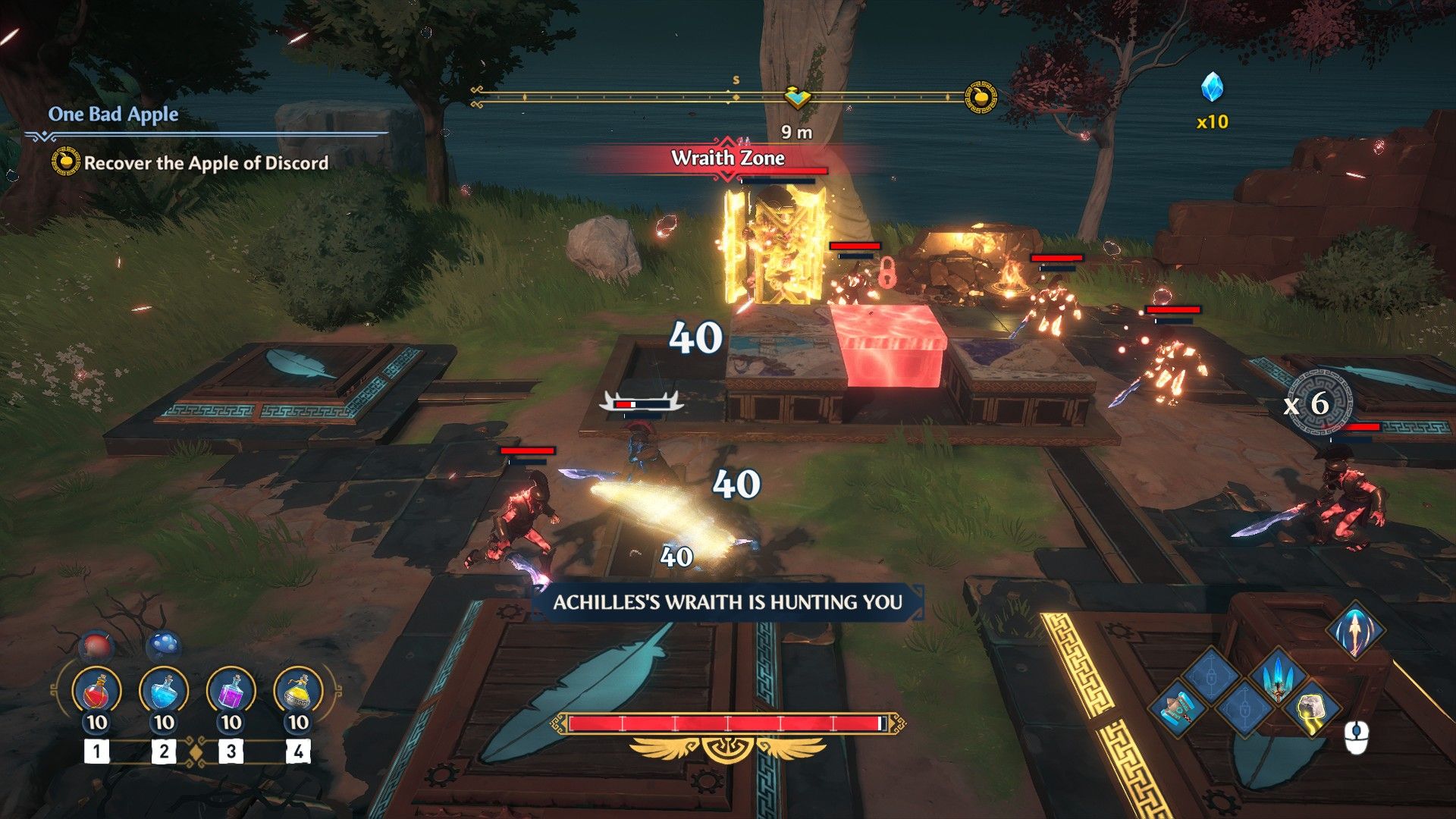Click the red pomegranate icon
The image size is (1456, 819).
tap(96, 647)
